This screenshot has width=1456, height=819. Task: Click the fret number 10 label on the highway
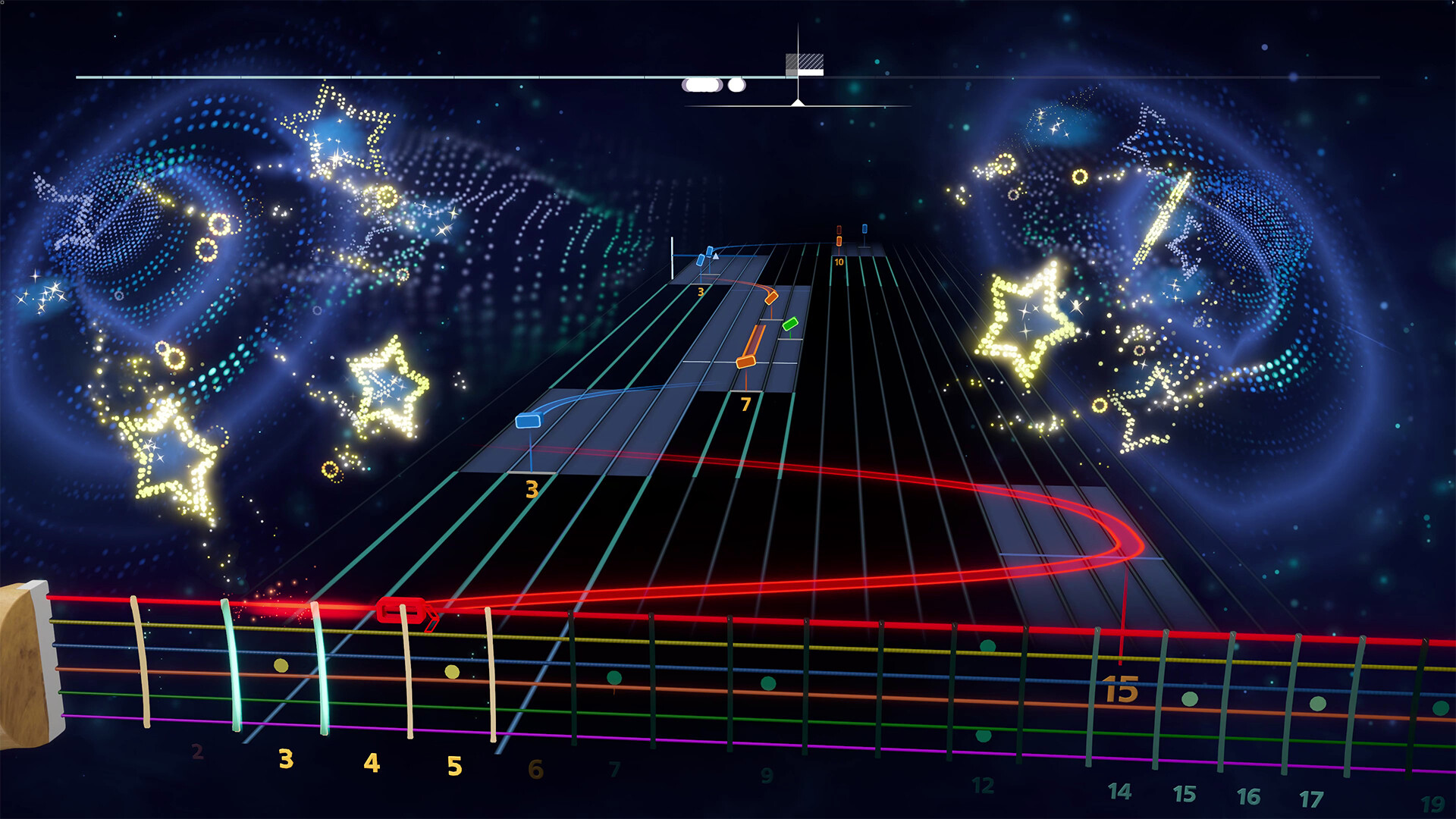(839, 262)
